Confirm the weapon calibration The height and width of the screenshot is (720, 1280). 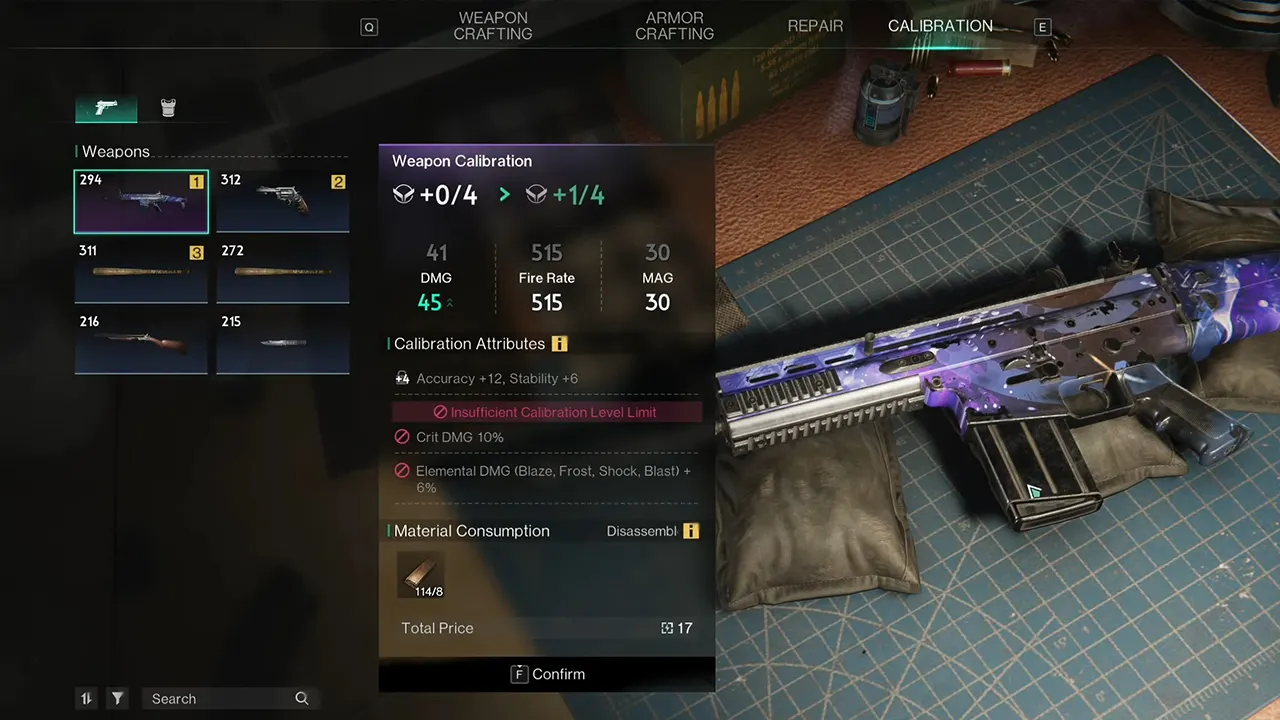547,674
